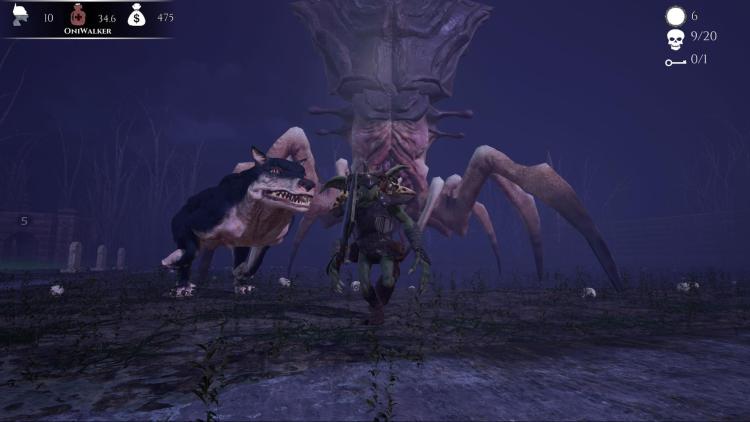Select the glowing white orb icon
Screen dimensions: 750x422
click(675, 16)
